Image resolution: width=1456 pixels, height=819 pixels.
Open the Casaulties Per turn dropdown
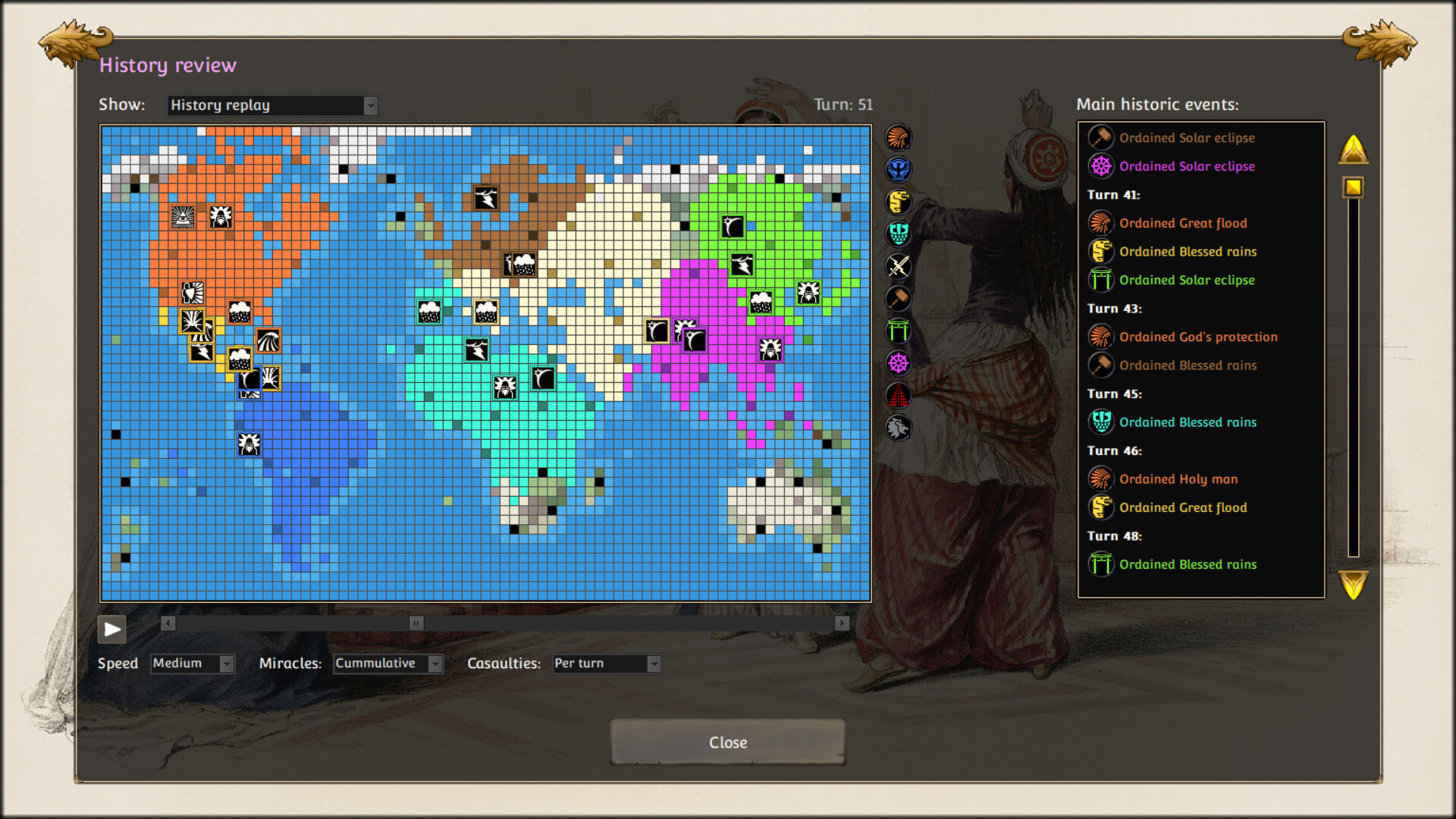click(x=606, y=664)
